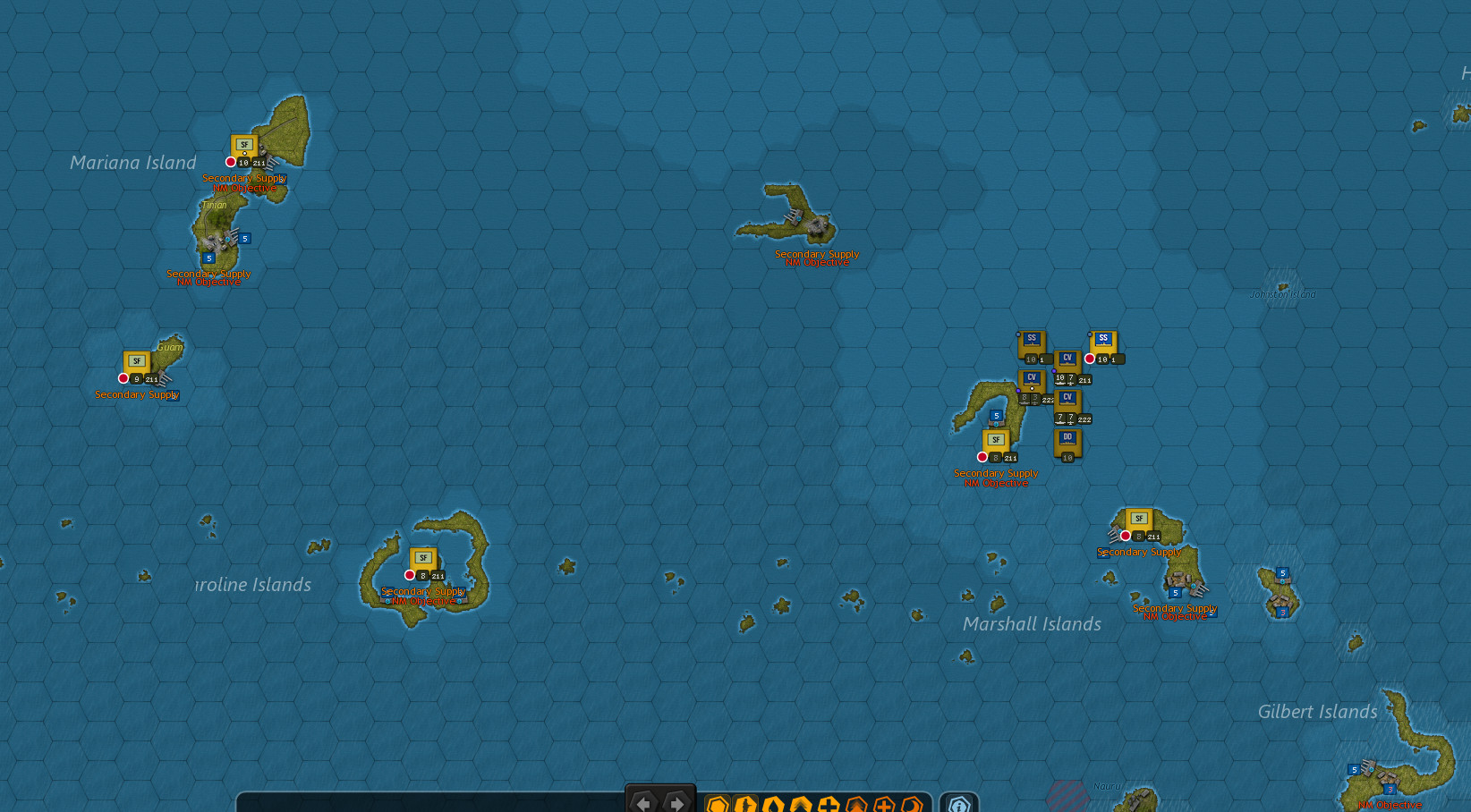Select the CV carrier counter showing 7 7 222
The height and width of the screenshot is (812, 1471).
(x=1068, y=397)
